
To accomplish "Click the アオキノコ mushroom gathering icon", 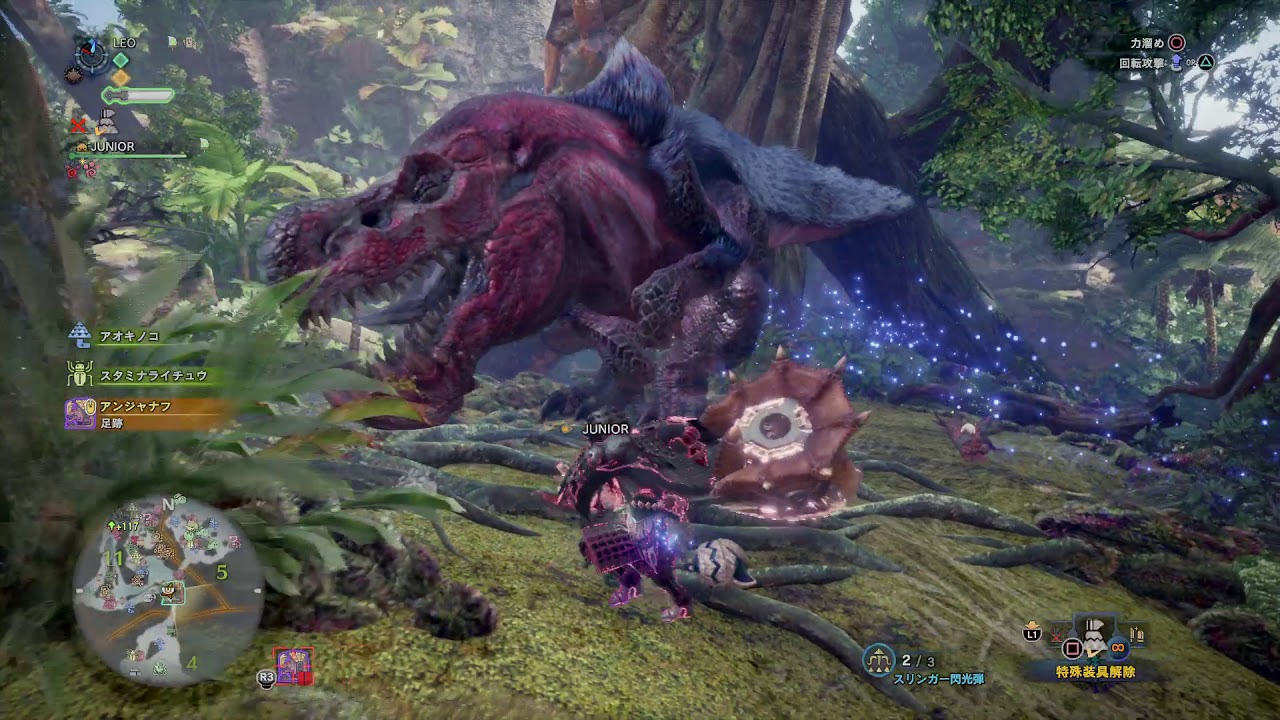I will (x=79, y=335).
